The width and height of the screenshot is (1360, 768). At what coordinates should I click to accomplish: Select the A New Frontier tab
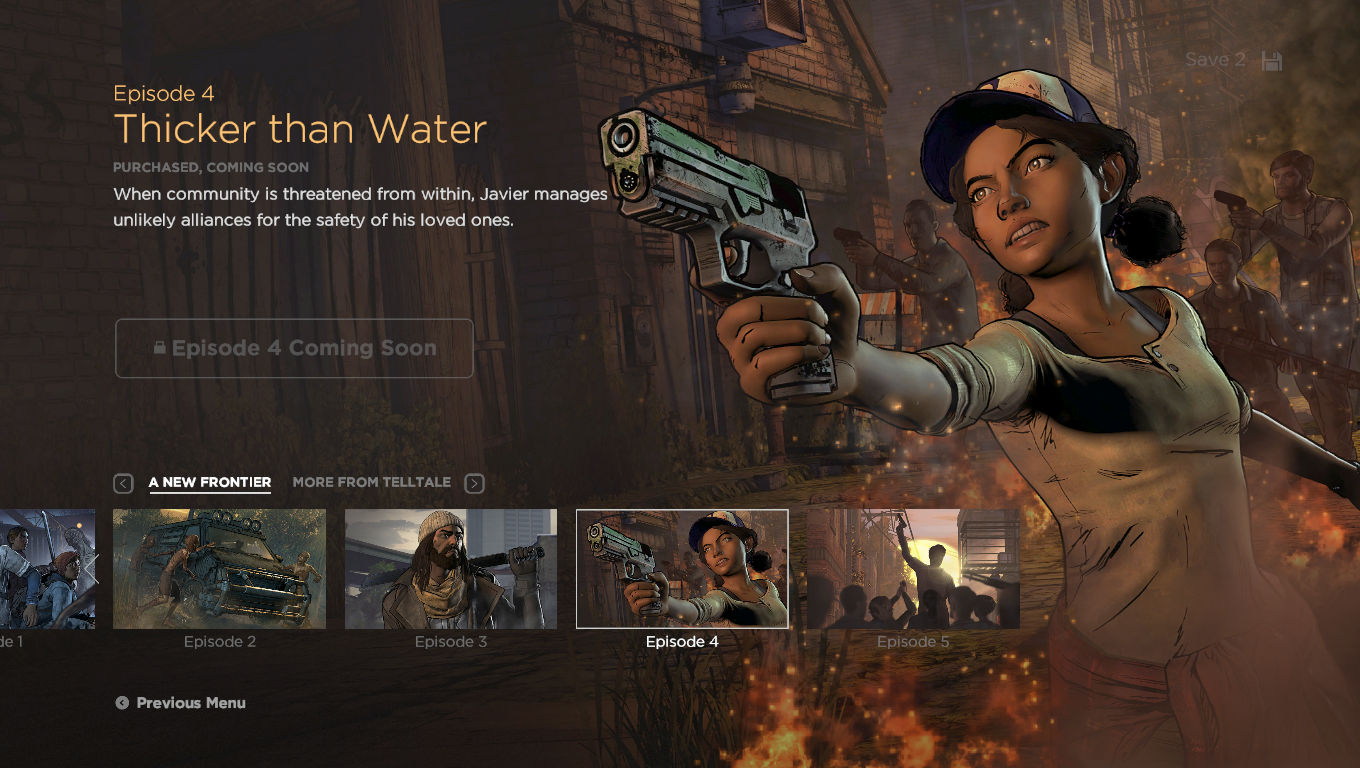[209, 482]
